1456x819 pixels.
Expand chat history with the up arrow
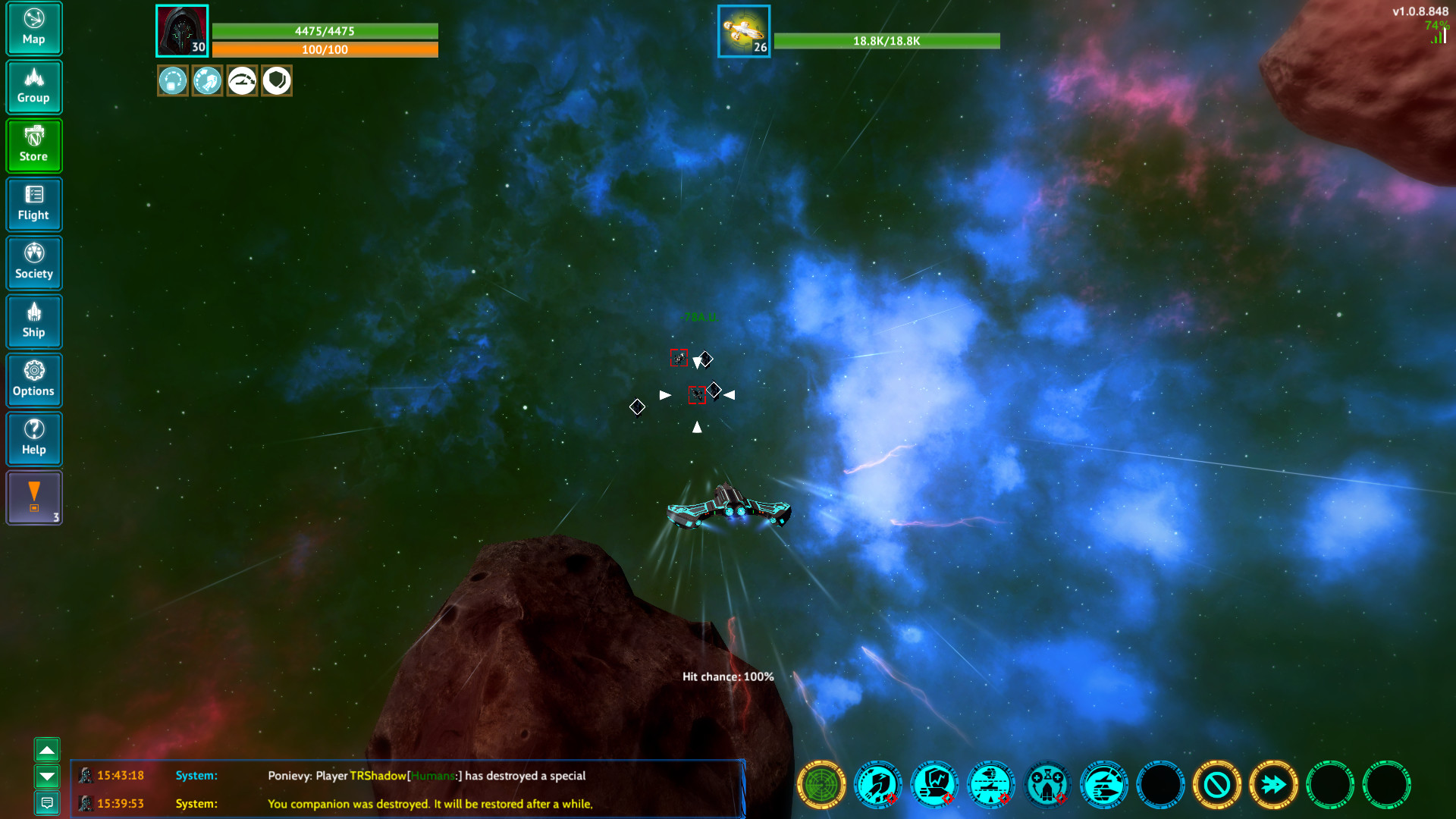[x=47, y=750]
